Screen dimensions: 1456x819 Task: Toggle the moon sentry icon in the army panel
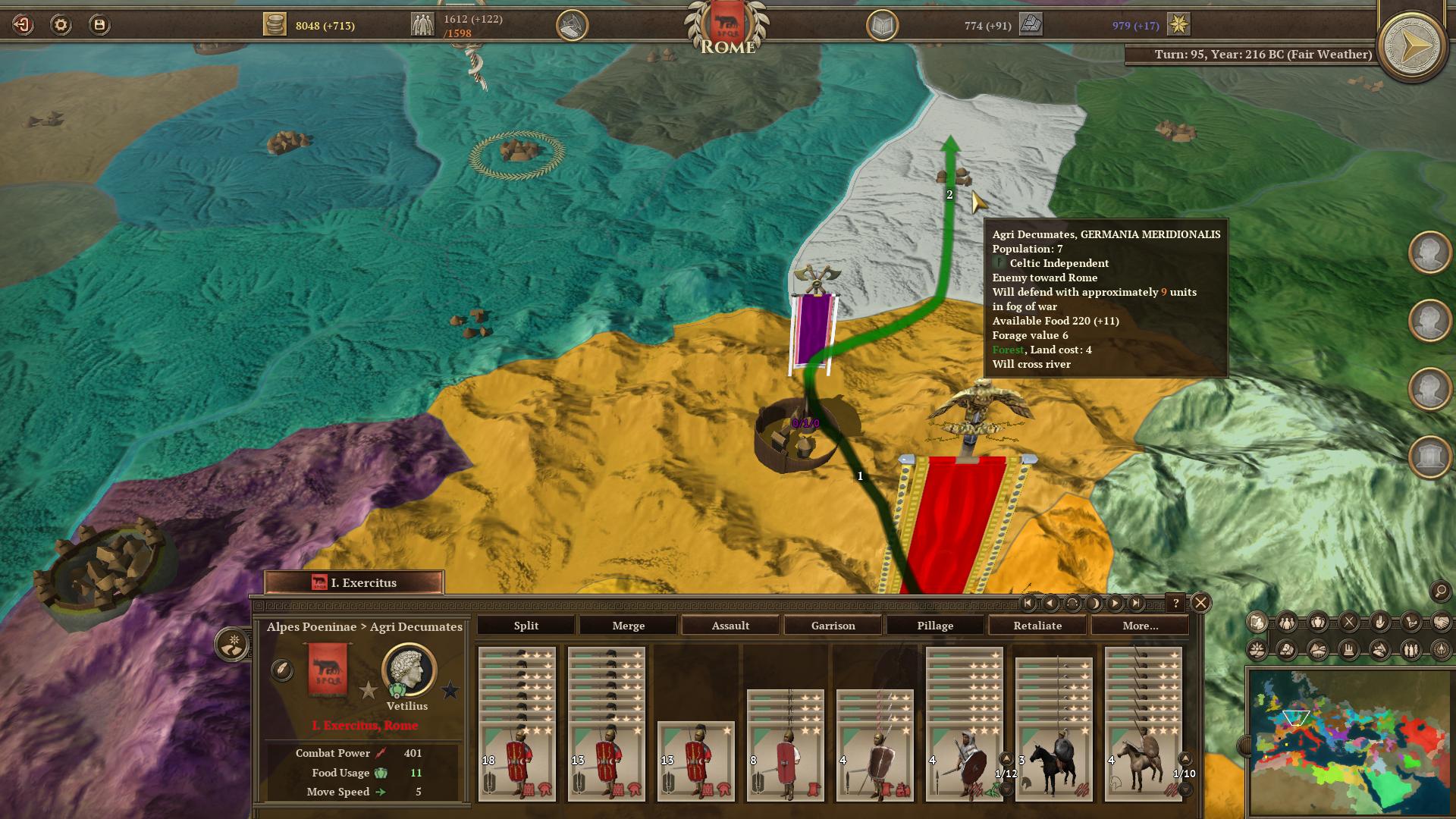click(x=1093, y=604)
